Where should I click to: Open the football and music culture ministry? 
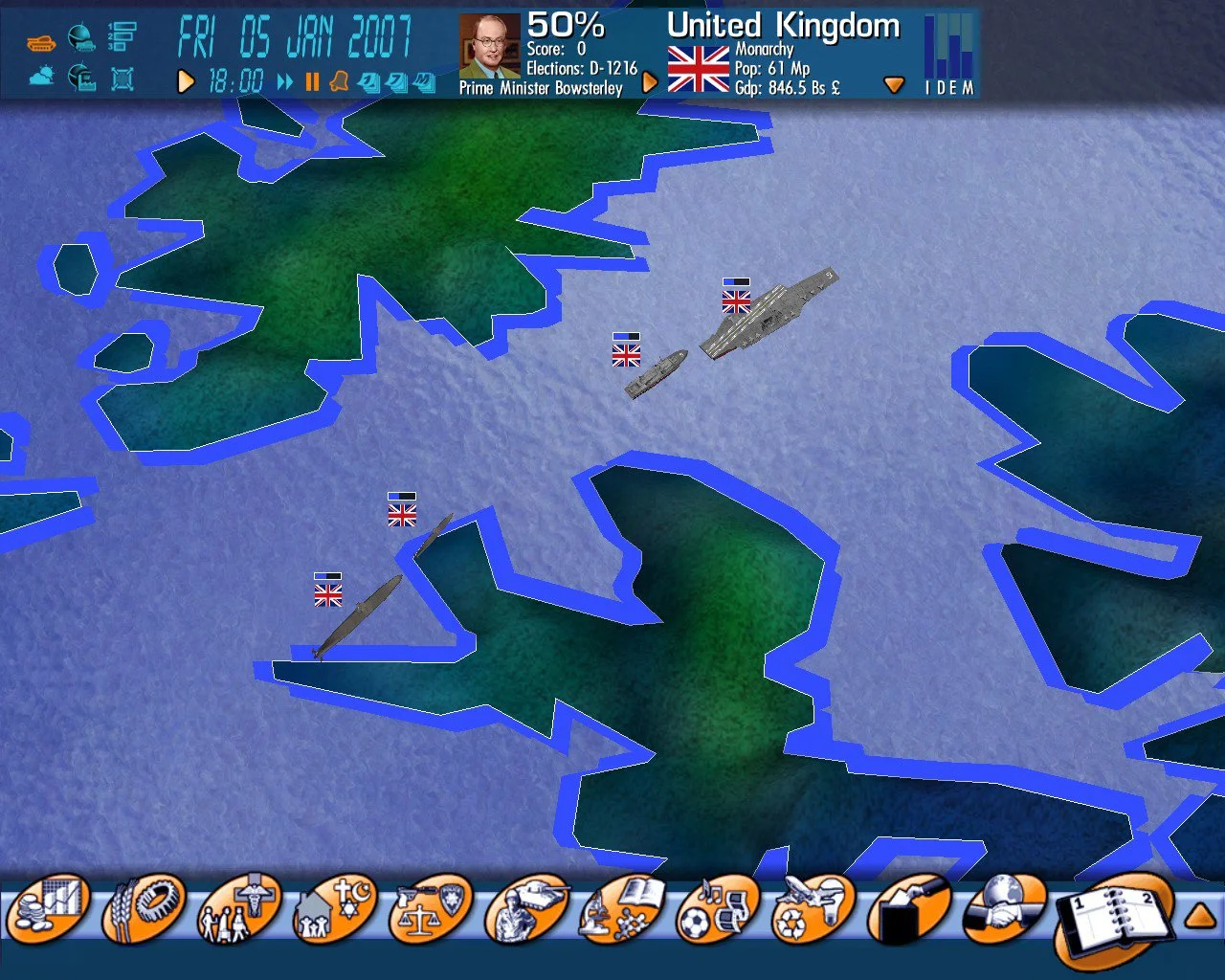[x=718, y=911]
